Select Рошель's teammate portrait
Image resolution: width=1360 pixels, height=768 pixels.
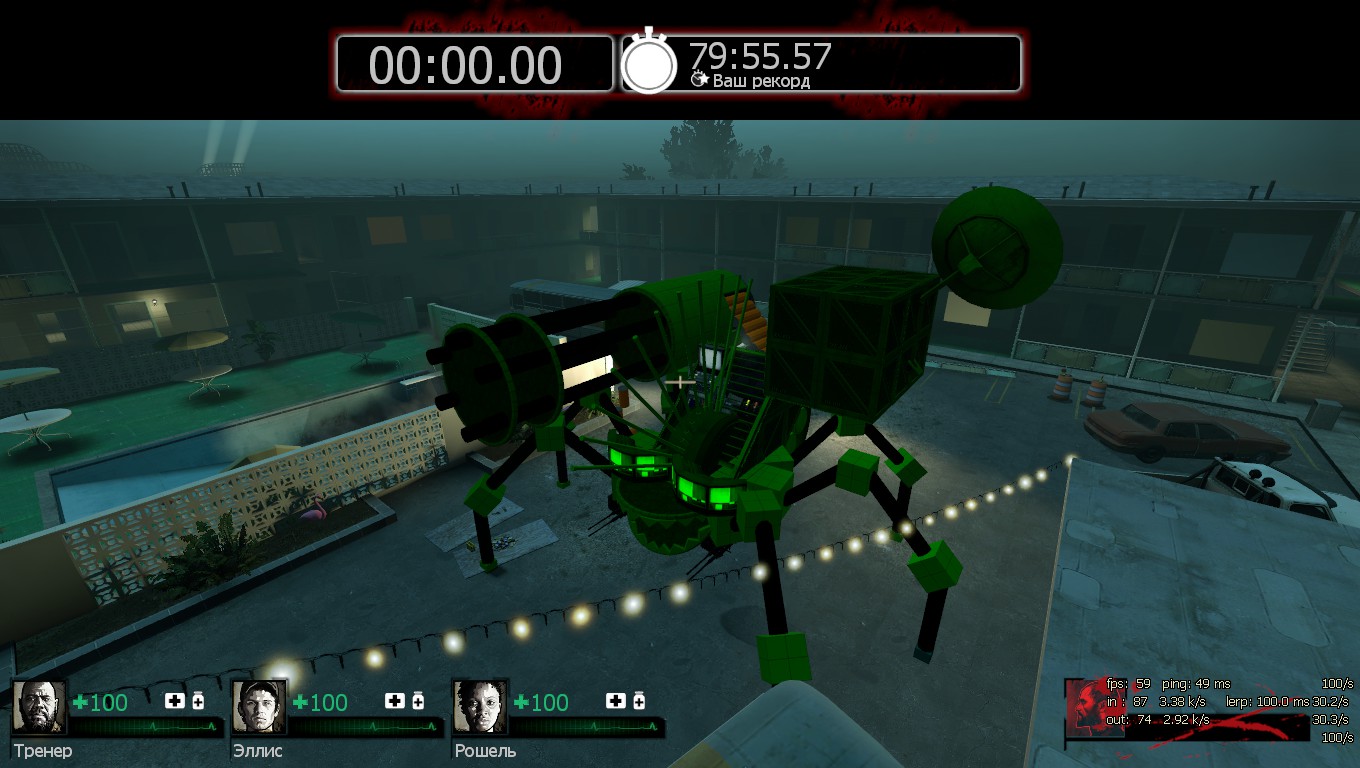pyautogui.click(x=480, y=707)
